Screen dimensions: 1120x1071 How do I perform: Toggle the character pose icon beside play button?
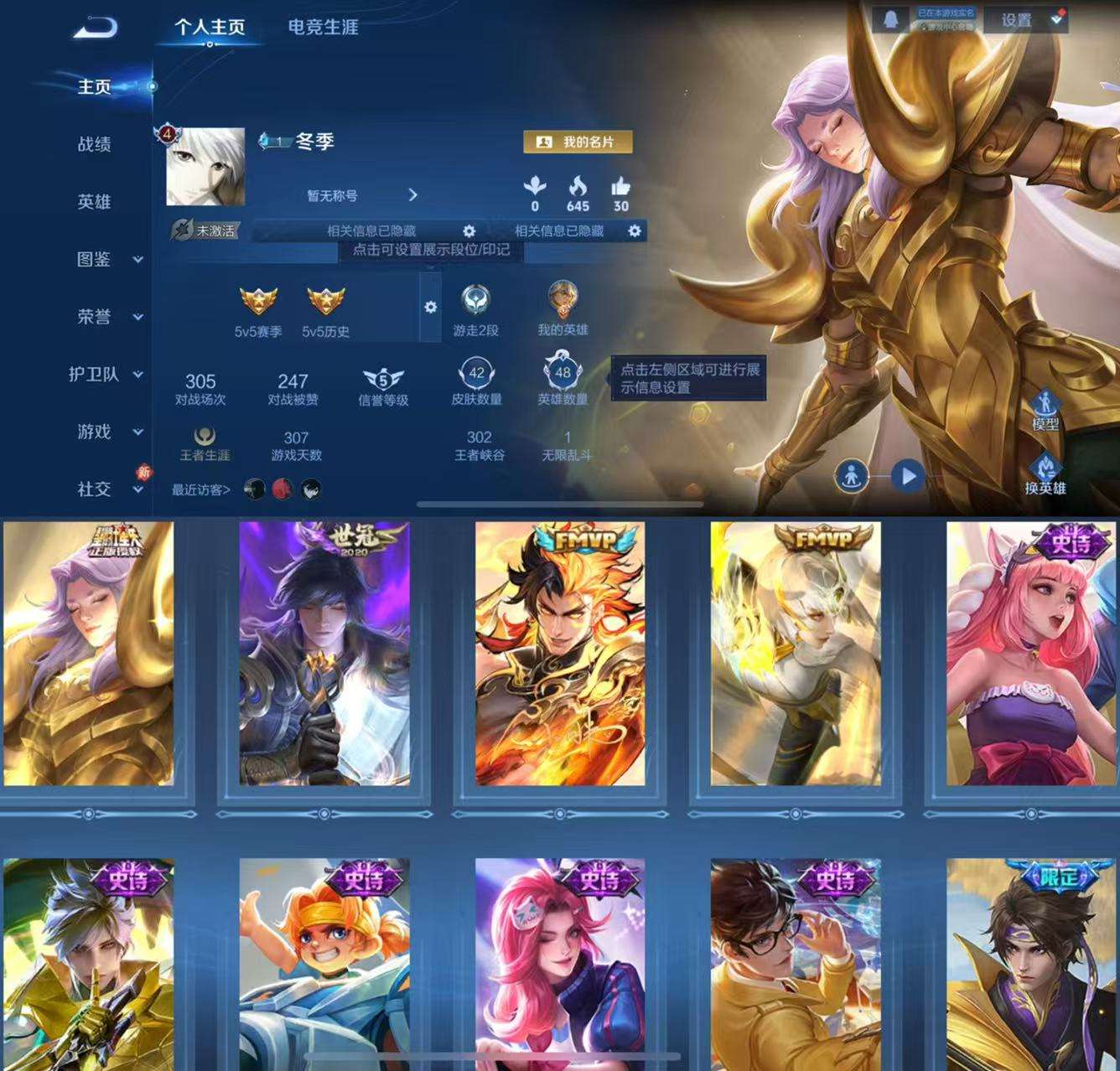pos(853,473)
